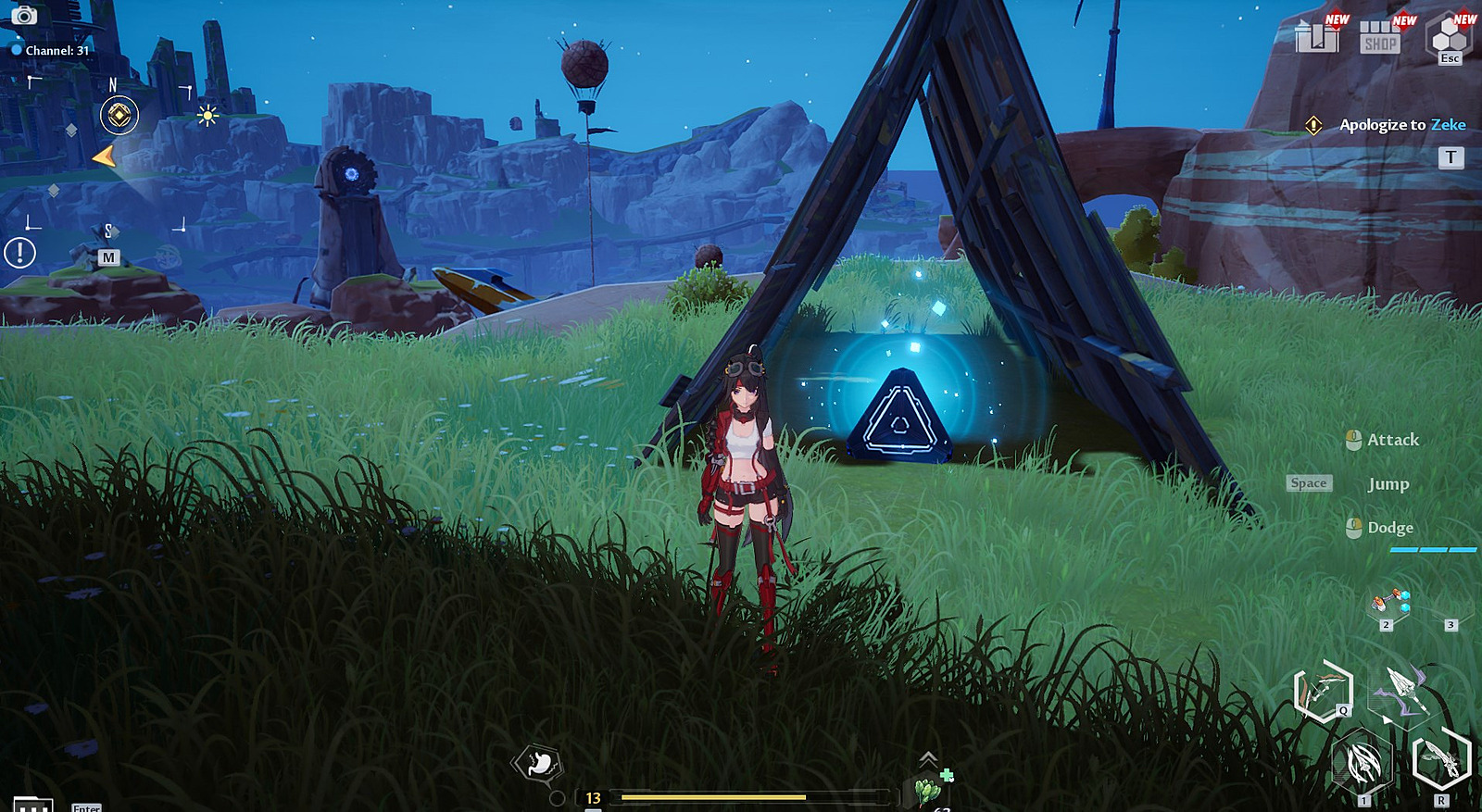Viewport: 1482px width, 812px height.
Task: Open the minimap compass
Action: point(119,116)
